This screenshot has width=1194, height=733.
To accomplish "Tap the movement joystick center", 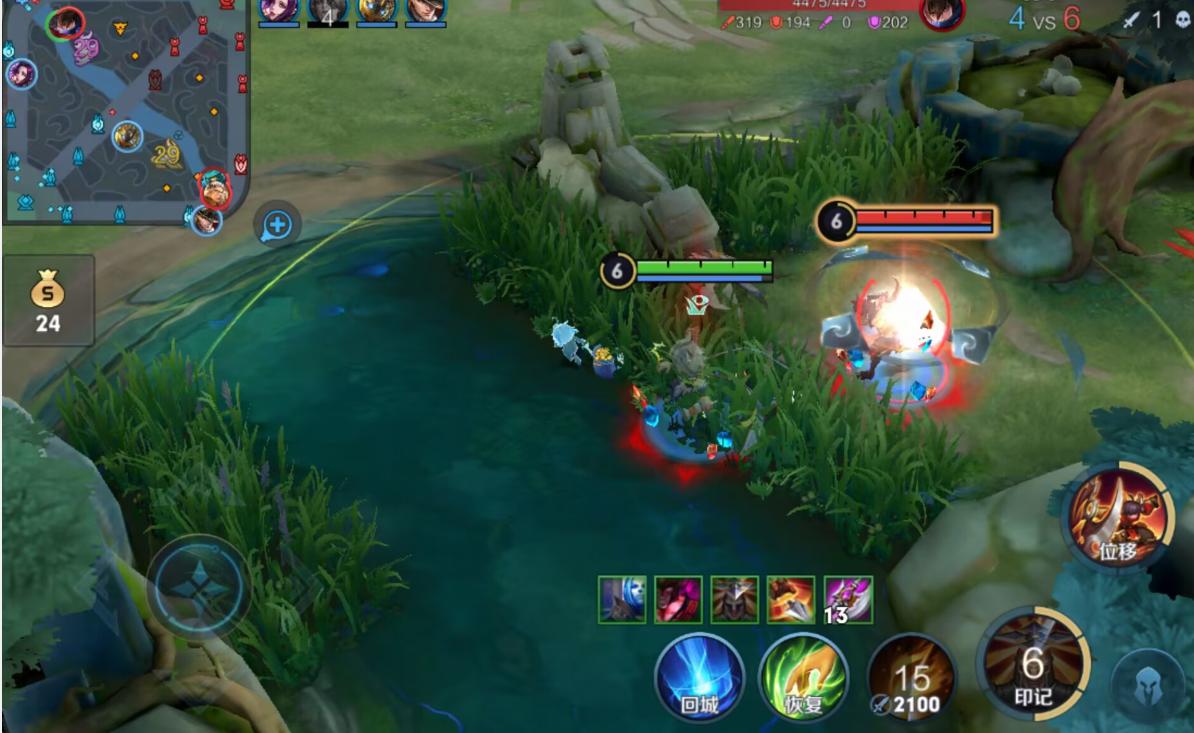I will tap(197, 587).
